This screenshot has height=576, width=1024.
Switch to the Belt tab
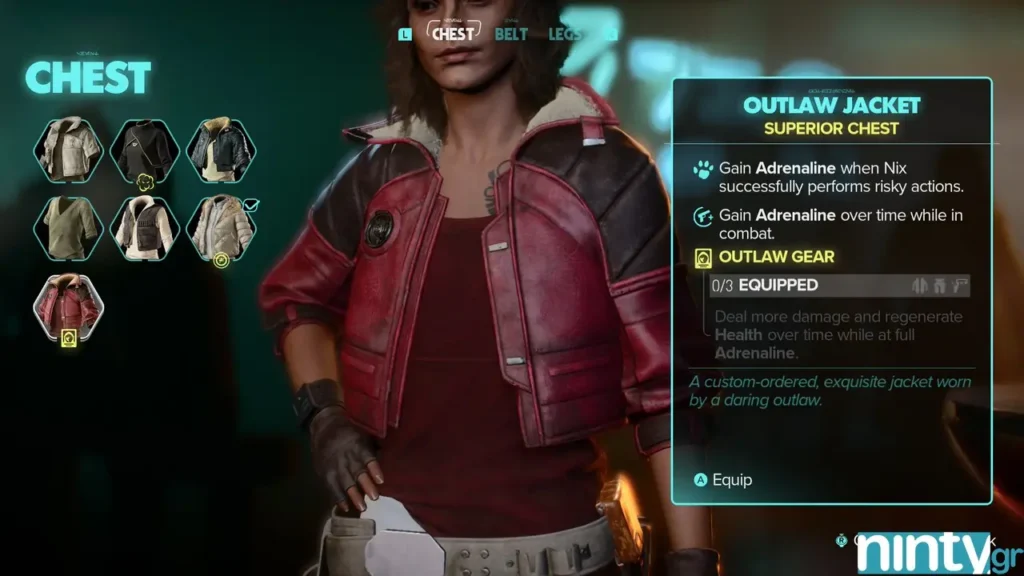[x=511, y=34]
